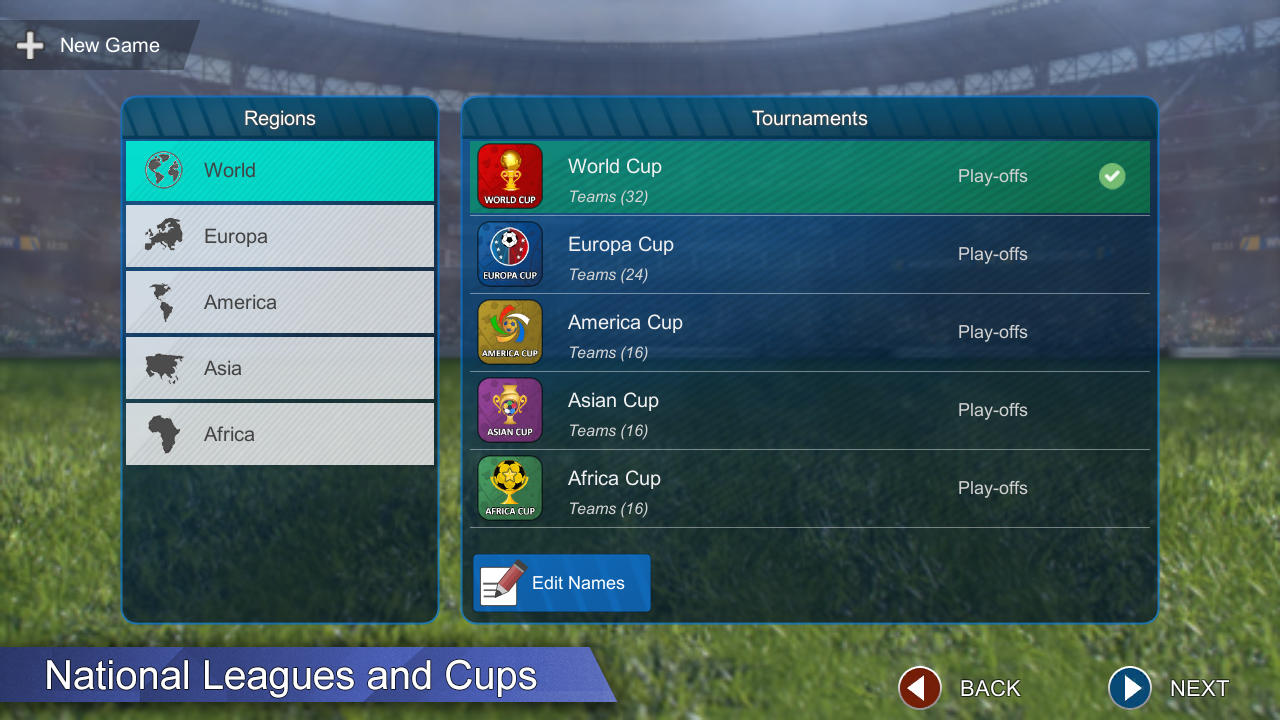Viewport: 1280px width, 720px height.
Task: Enable the Asian Cup tournament
Action: pyautogui.click(x=1111, y=410)
